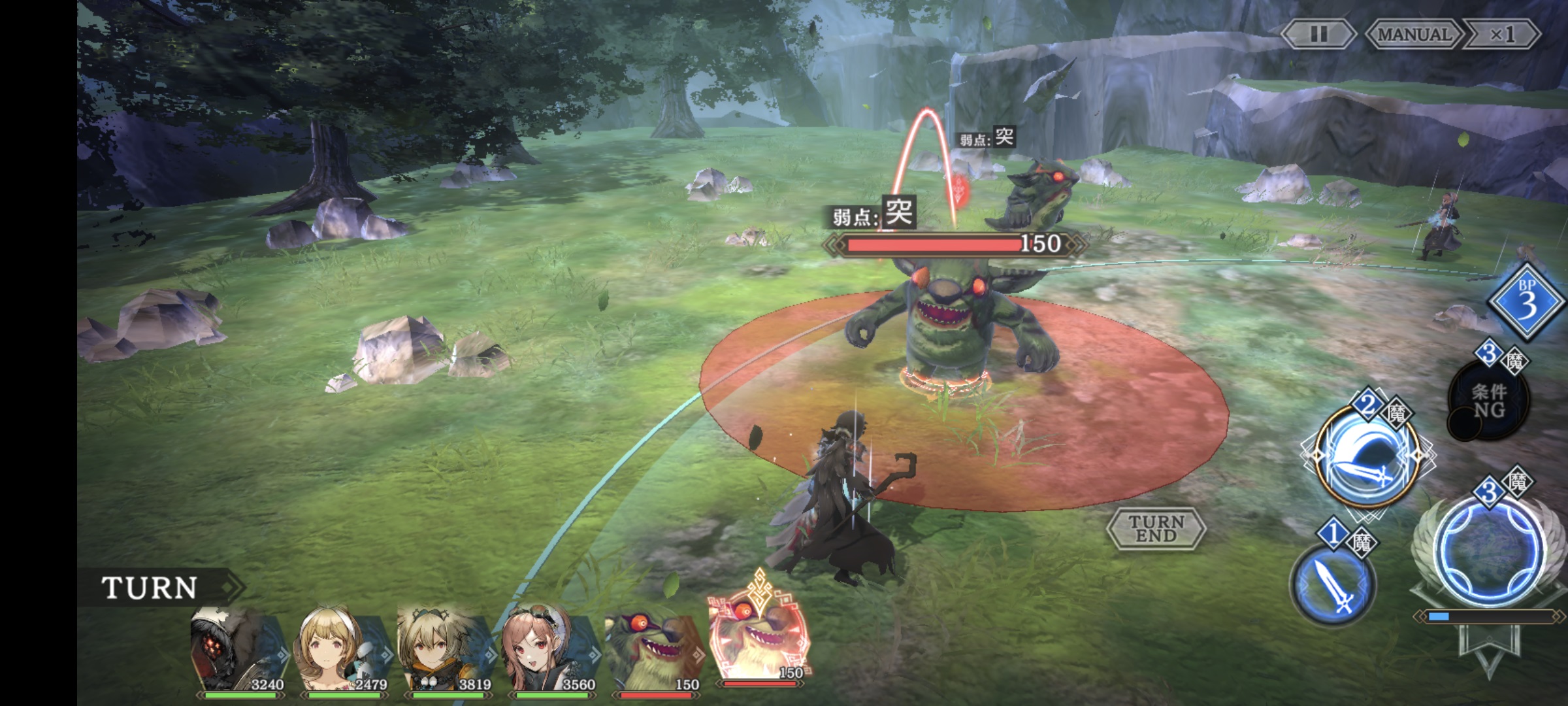The width and height of the screenshot is (1568, 706).
Task: End the current turn
Action: pos(1156,528)
